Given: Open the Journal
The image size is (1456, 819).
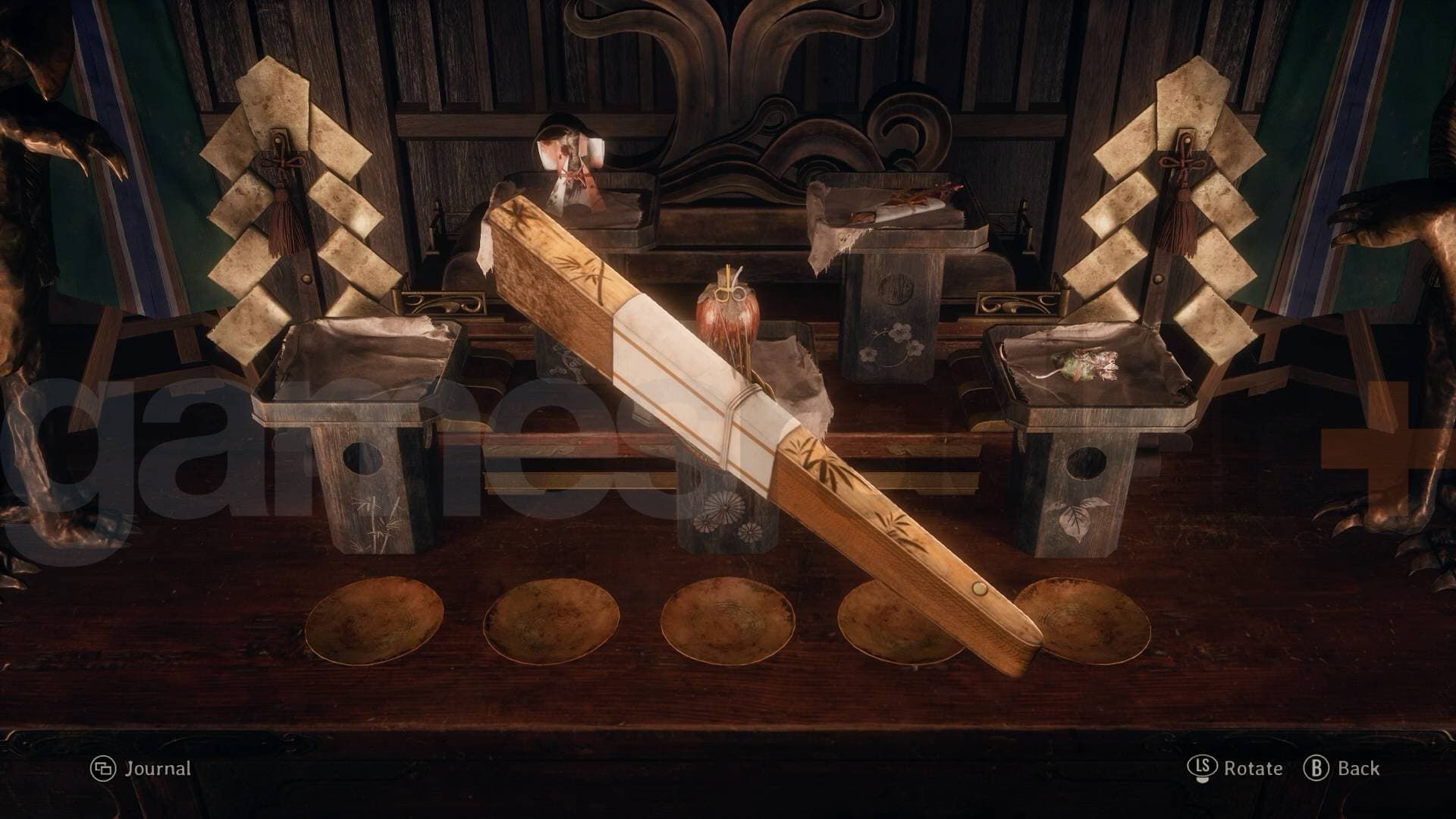Looking at the screenshot, I should [x=141, y=769].
